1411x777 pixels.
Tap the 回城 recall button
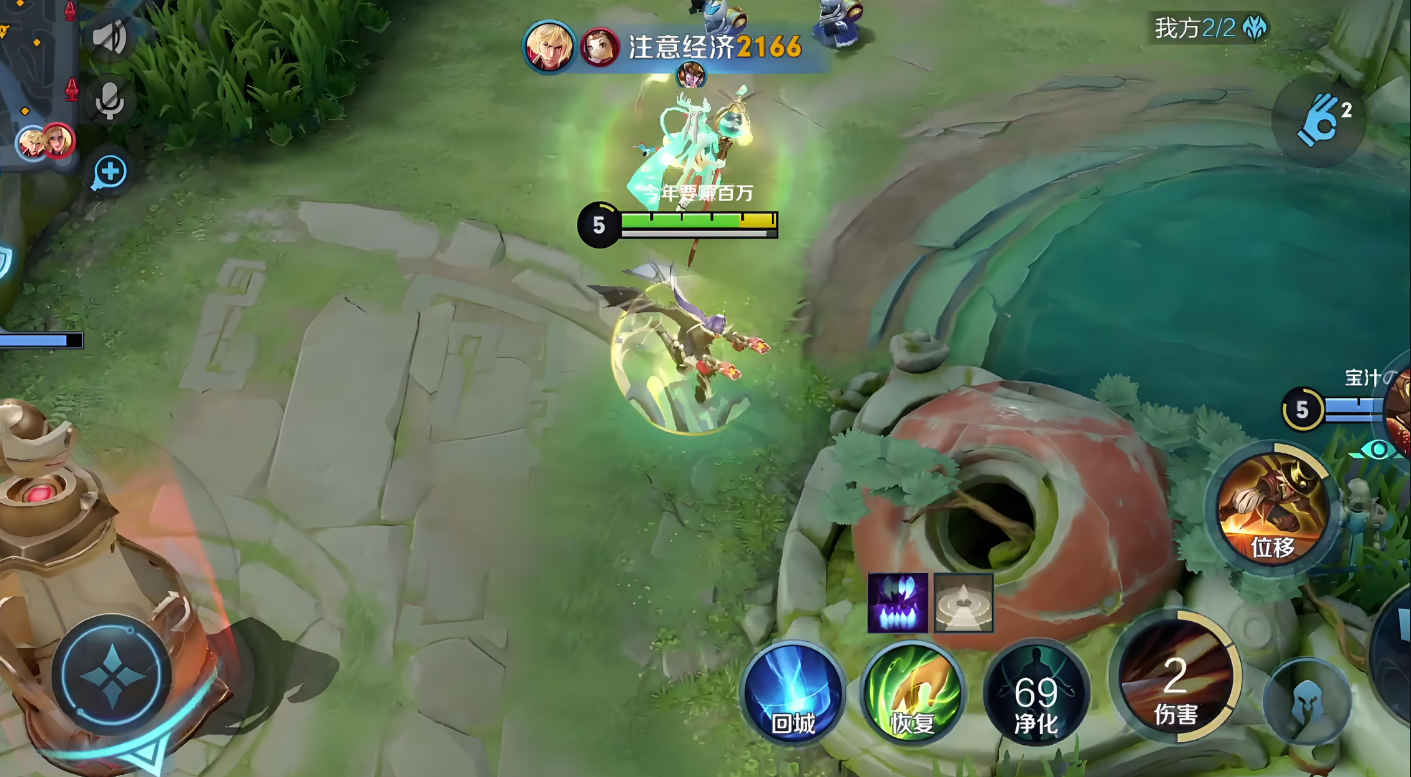[793, 694]
